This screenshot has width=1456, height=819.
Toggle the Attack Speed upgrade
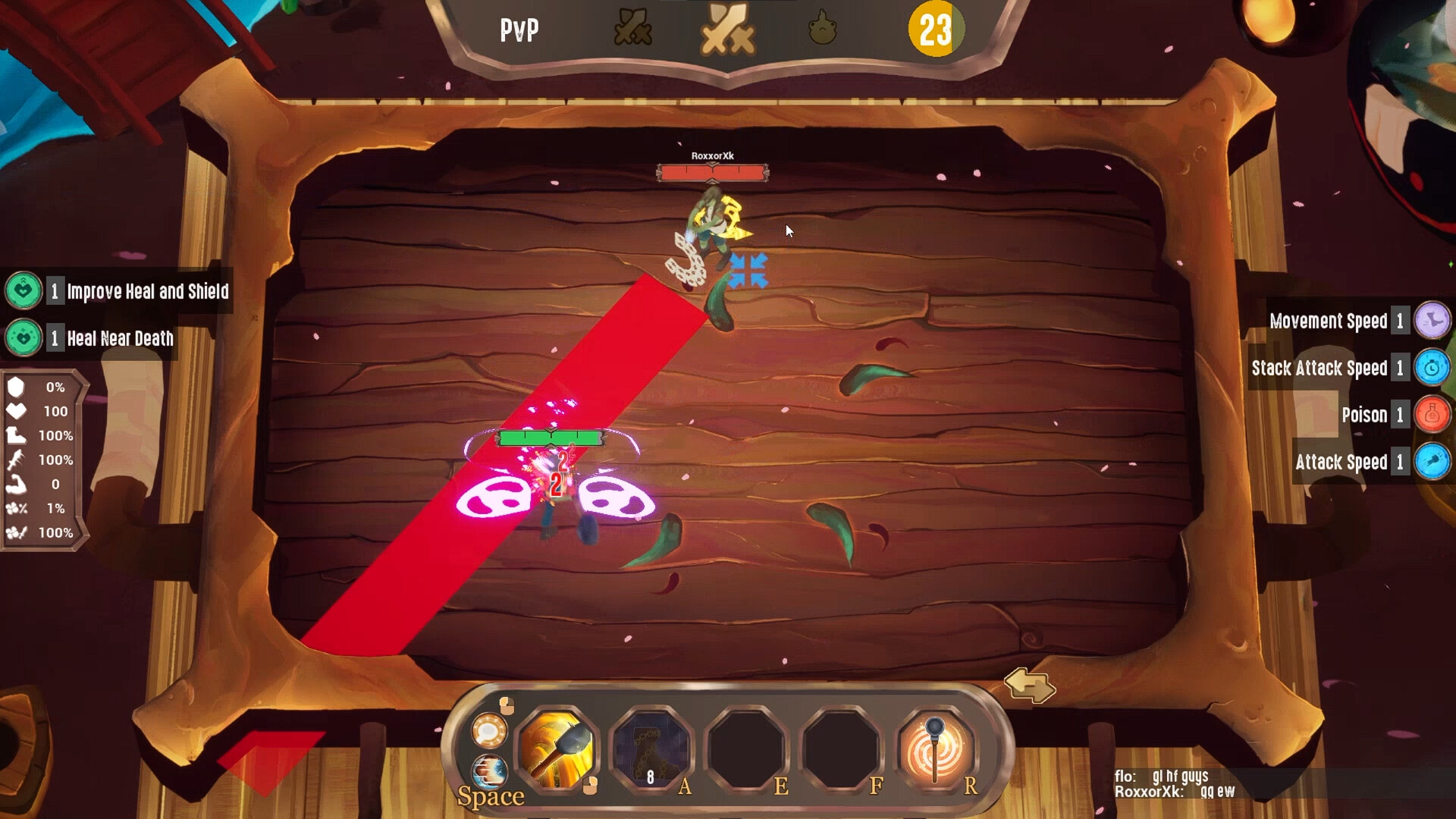tap(1431, 462)
